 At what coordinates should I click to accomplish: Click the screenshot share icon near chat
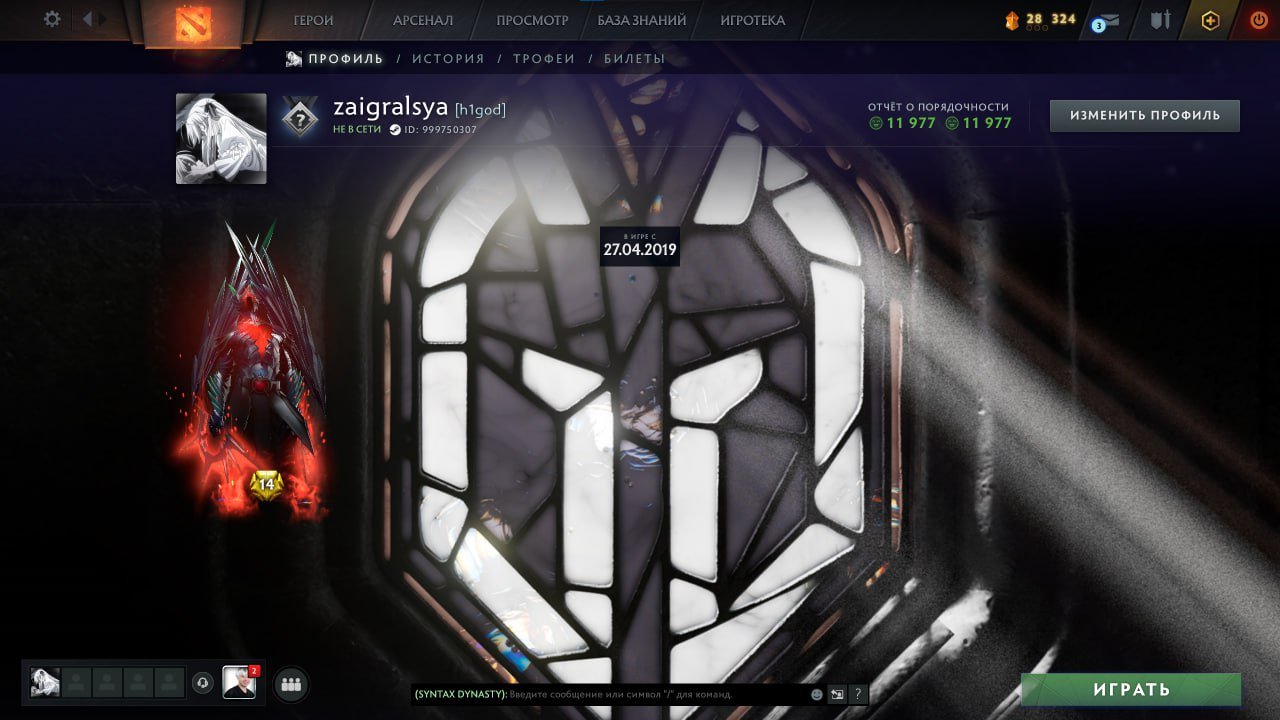click(837, 694)
